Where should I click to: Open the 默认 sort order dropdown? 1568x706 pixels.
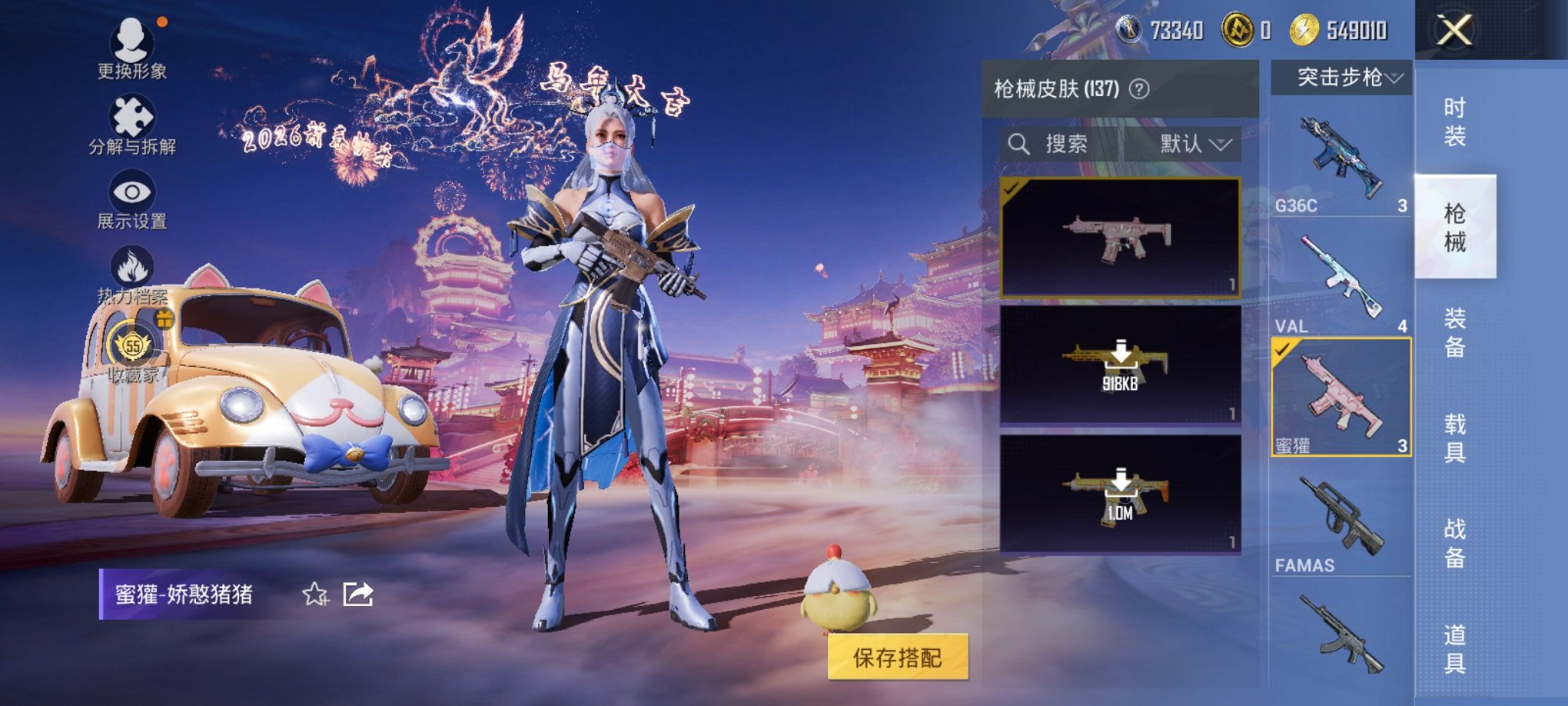tap(1194, 143)
